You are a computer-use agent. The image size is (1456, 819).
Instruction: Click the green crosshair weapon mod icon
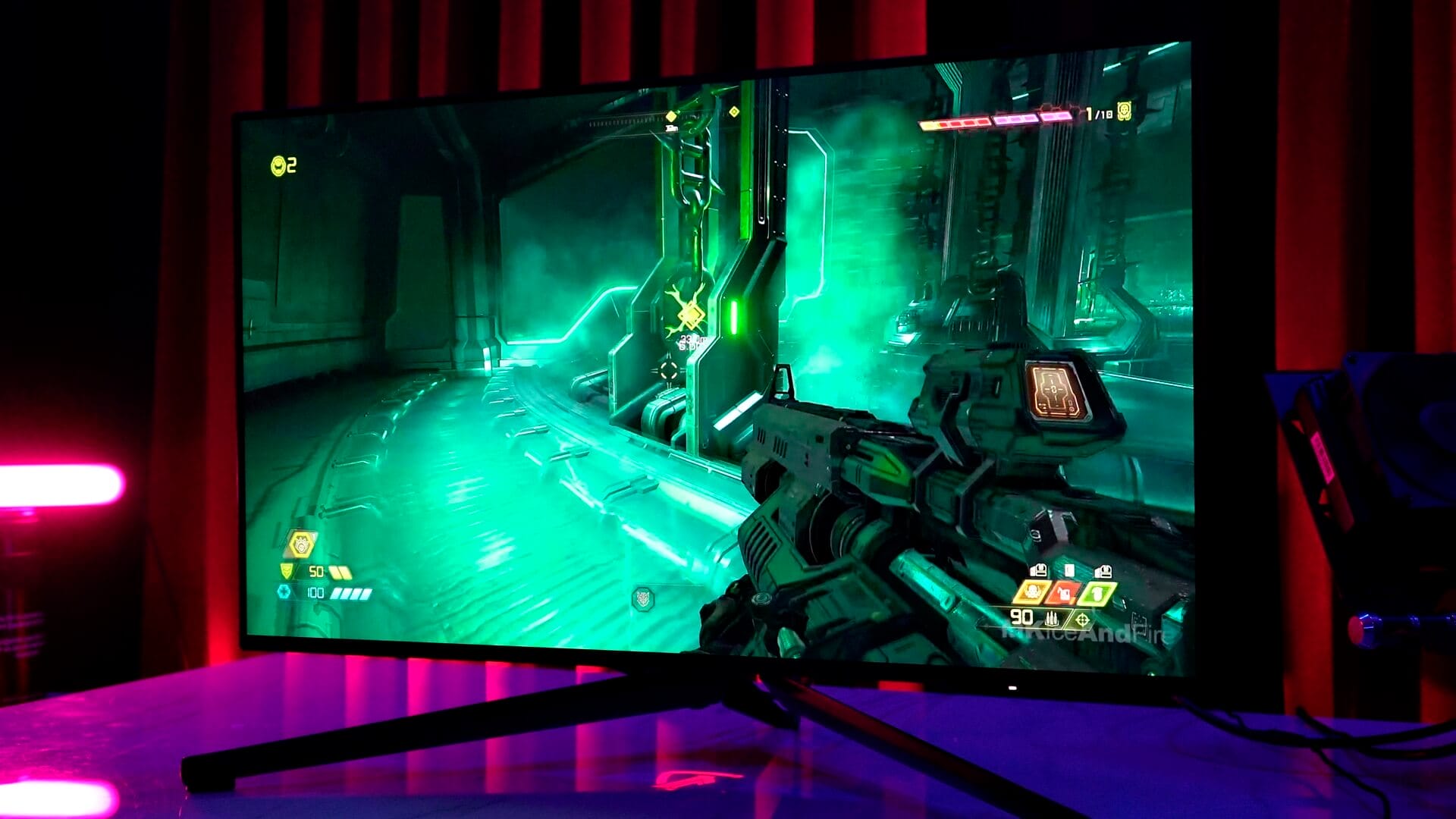point(1082,621)
